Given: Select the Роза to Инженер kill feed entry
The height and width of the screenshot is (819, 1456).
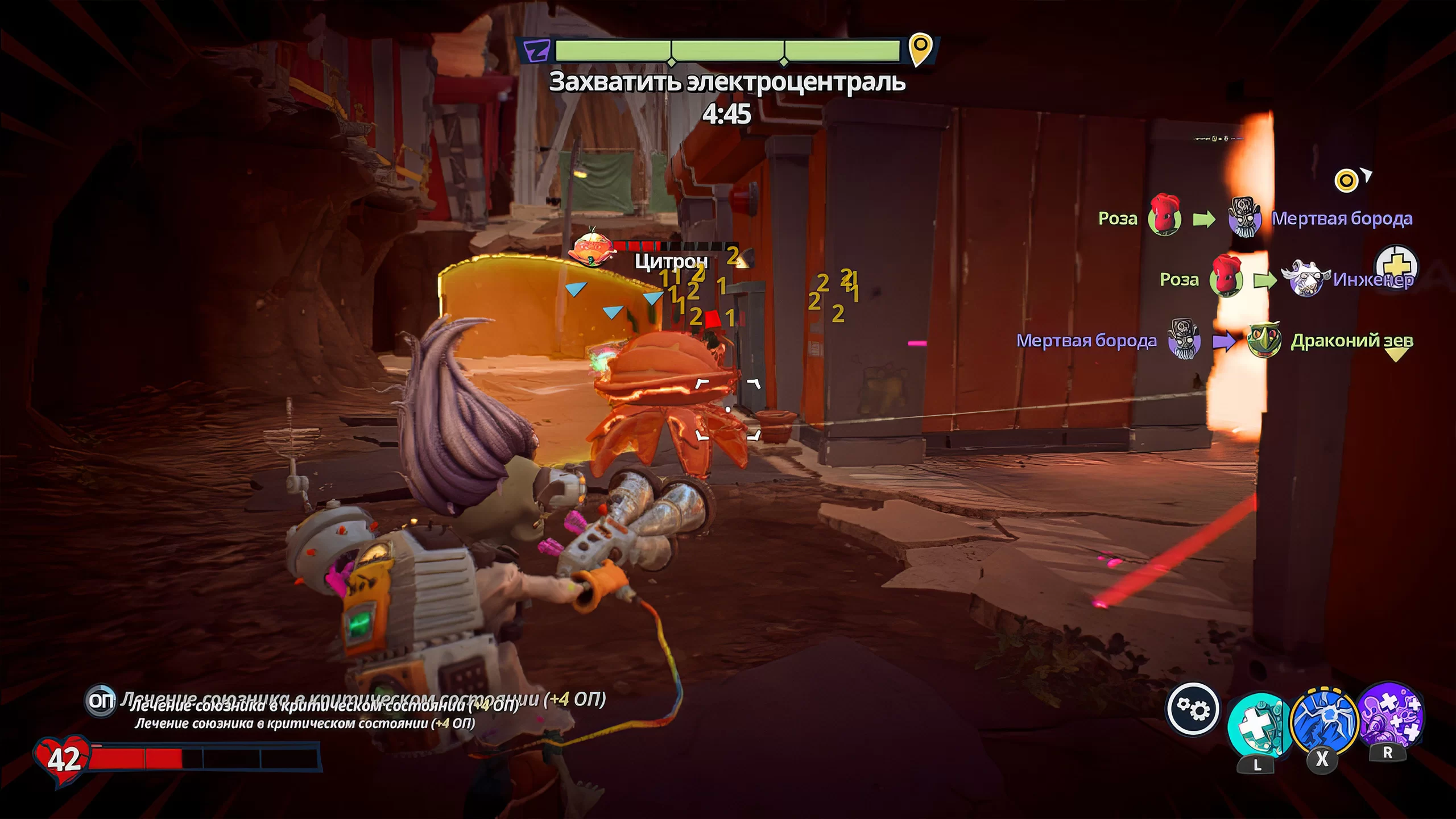Looking at the screenshot, I should pos(1285,279).
